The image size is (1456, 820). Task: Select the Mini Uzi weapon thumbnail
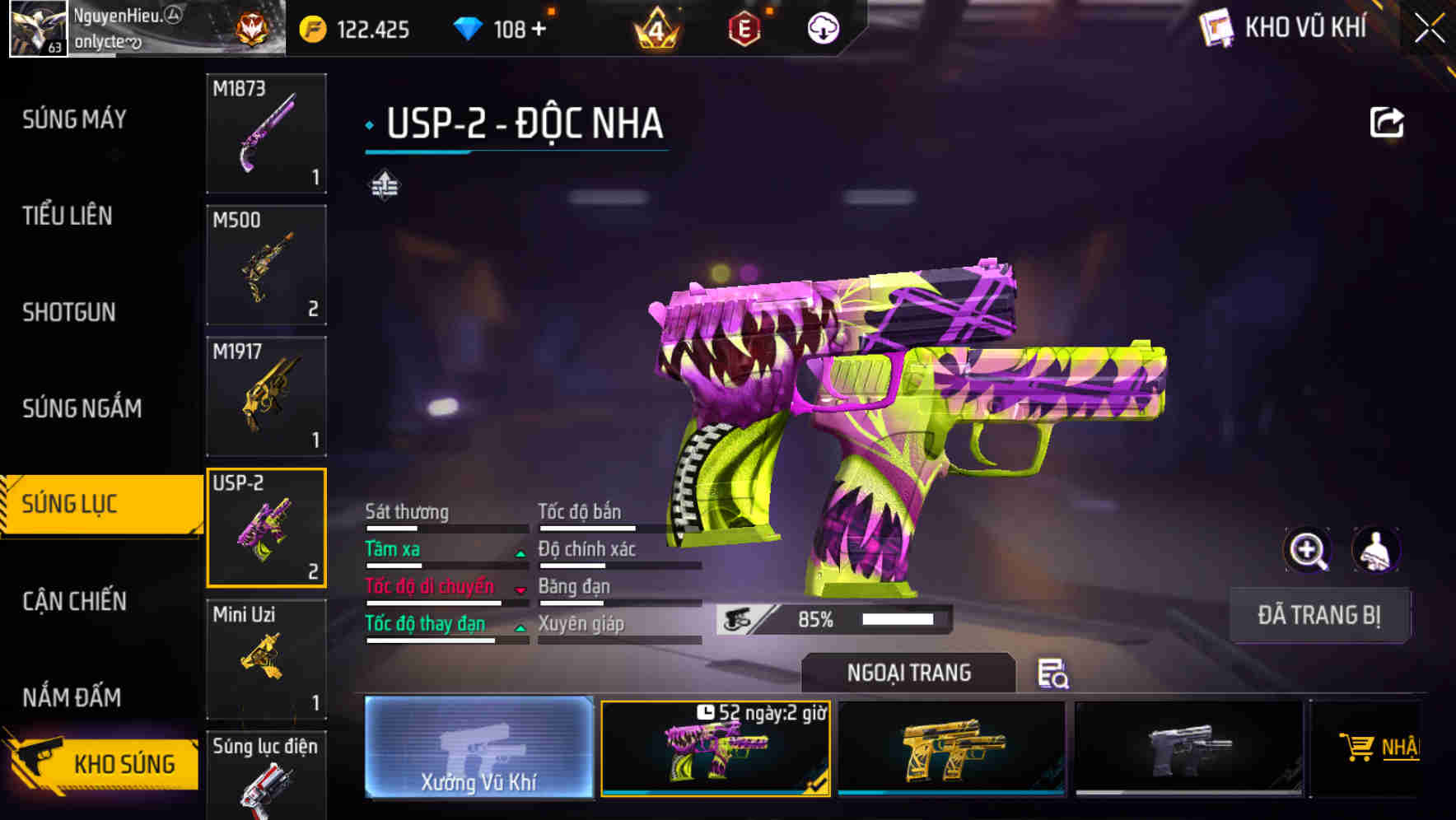click(266, 659)
